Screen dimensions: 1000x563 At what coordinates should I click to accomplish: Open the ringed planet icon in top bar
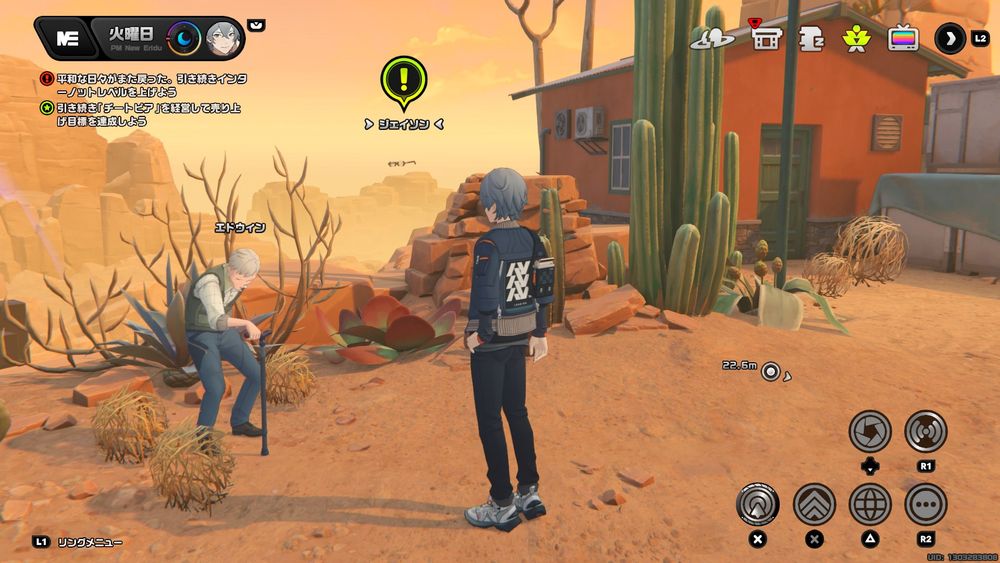coord(712,39)
